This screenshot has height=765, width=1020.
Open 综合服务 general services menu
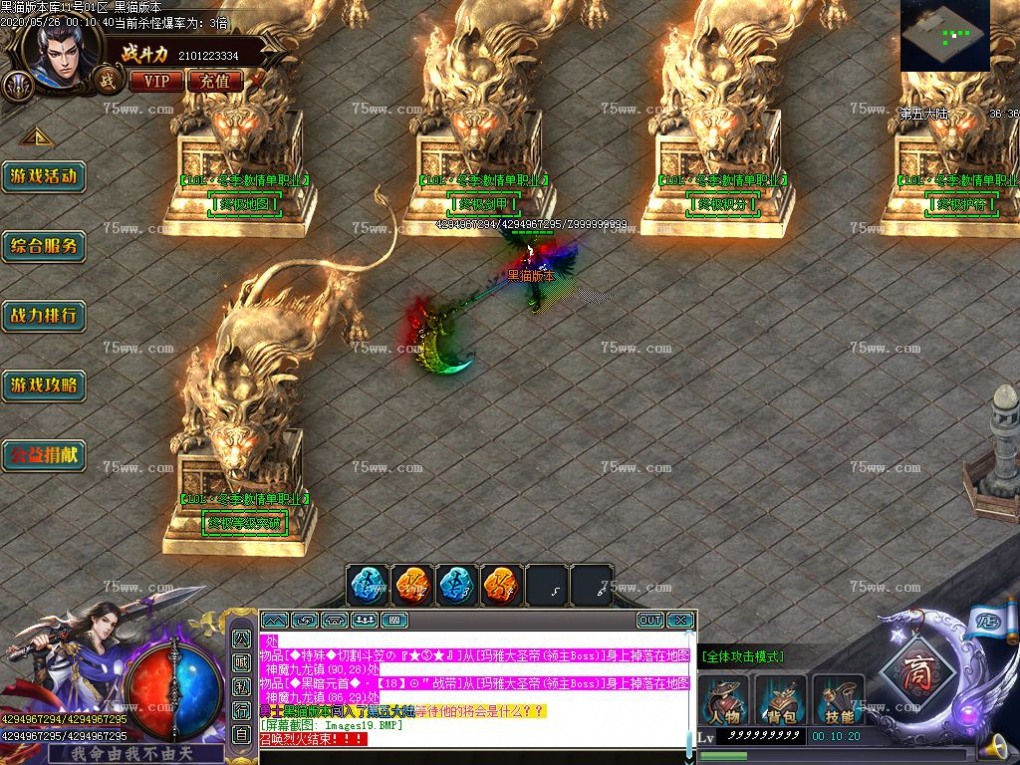tap(43, 246)
